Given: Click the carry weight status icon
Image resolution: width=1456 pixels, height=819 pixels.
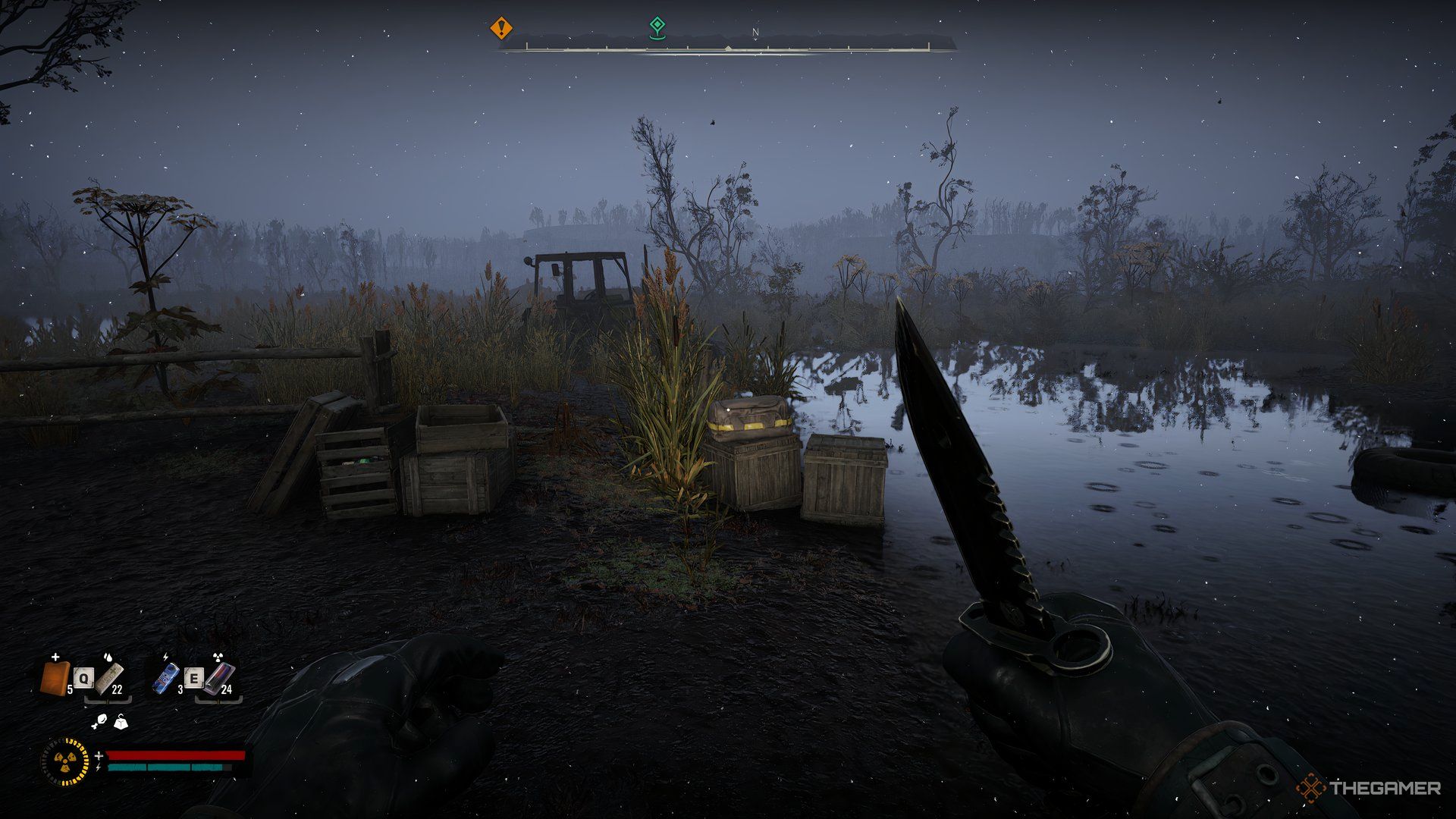Looking at the screenshot, I should click(121, 723).
